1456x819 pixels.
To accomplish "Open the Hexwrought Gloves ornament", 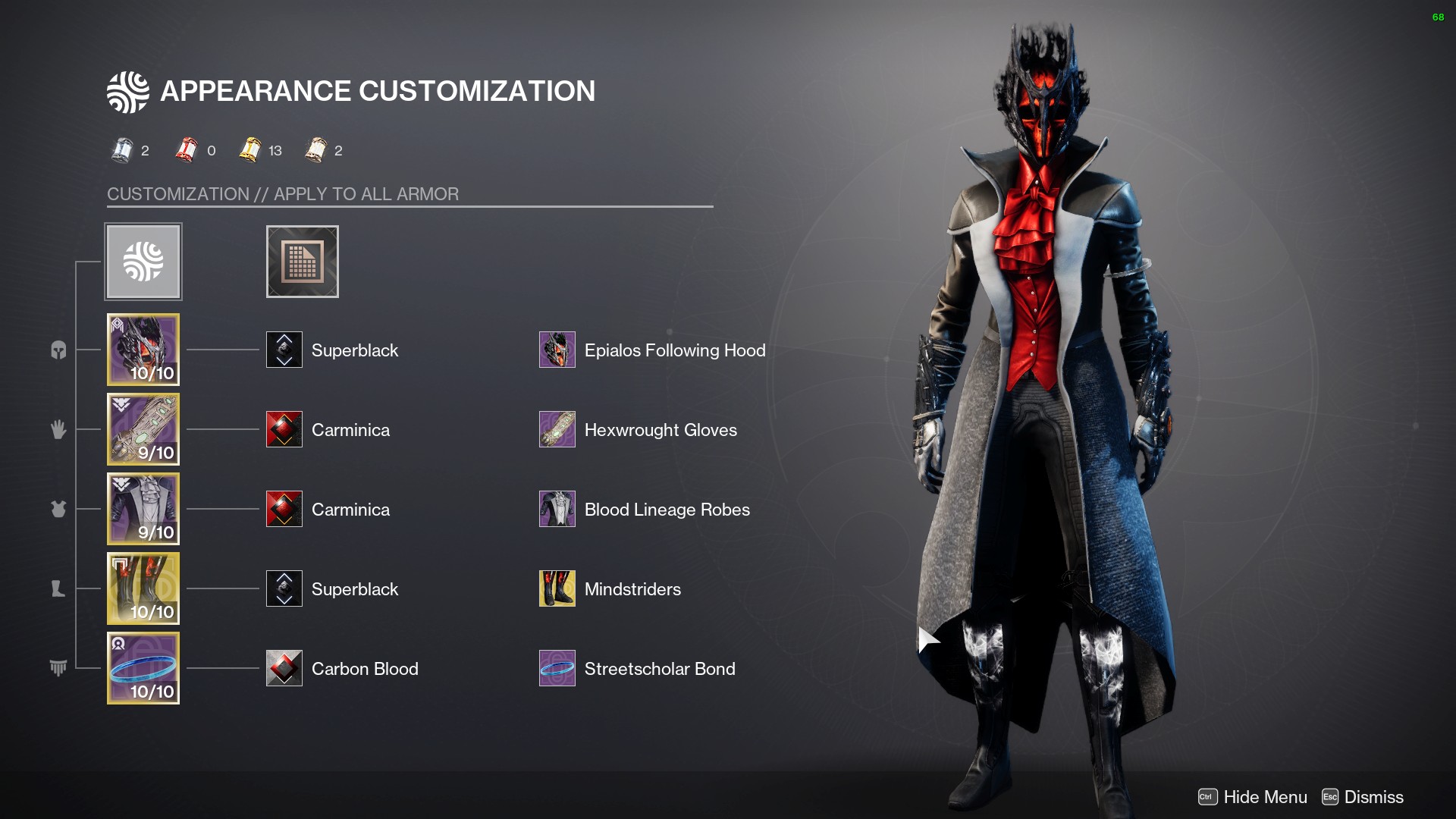I will pos(557,429).
